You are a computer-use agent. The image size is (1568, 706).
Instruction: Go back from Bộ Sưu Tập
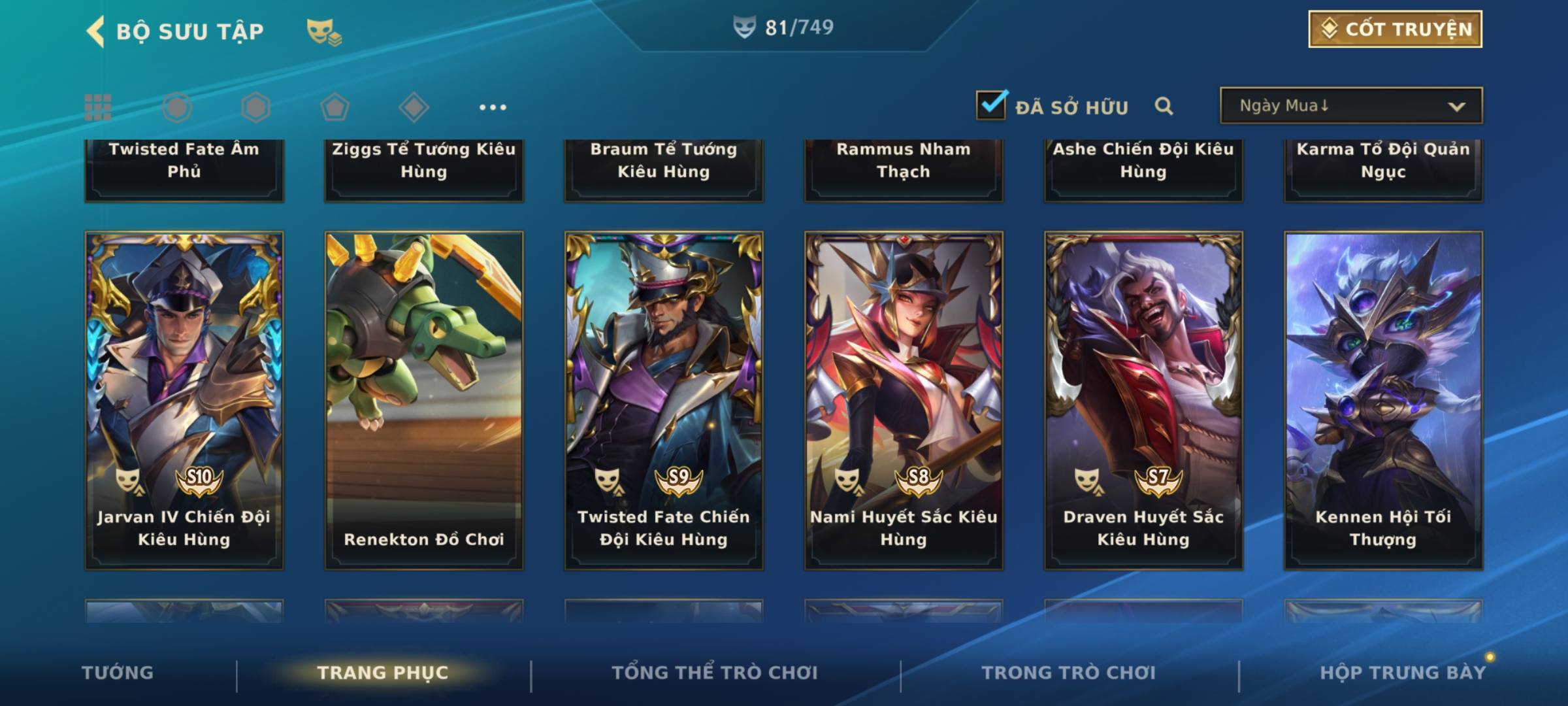click(x=96, y=31)
